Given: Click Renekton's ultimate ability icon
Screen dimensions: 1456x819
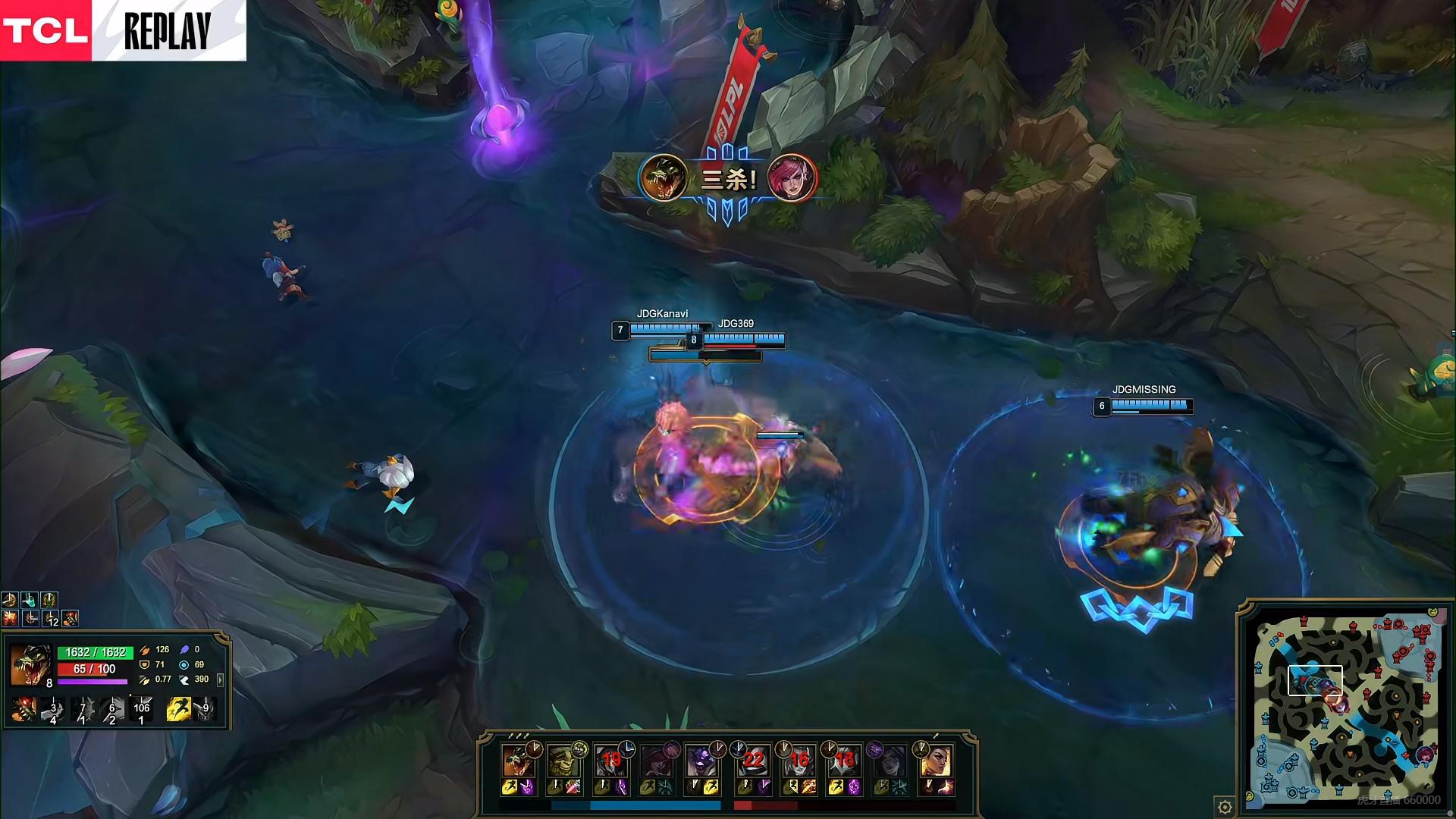Looking at the screenshot, I should click(x=142, y=711).
